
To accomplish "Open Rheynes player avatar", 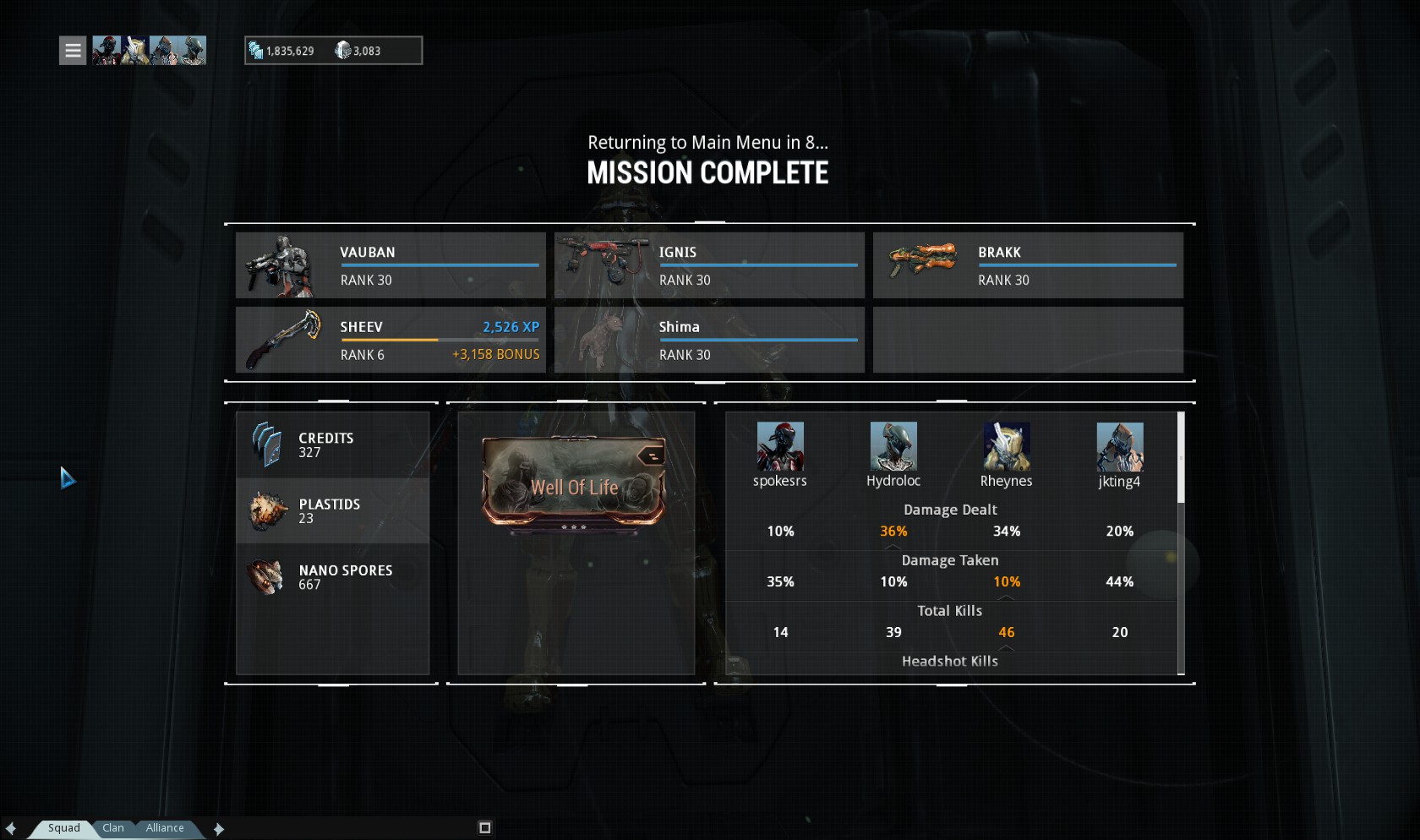I will pos(1006,446).
